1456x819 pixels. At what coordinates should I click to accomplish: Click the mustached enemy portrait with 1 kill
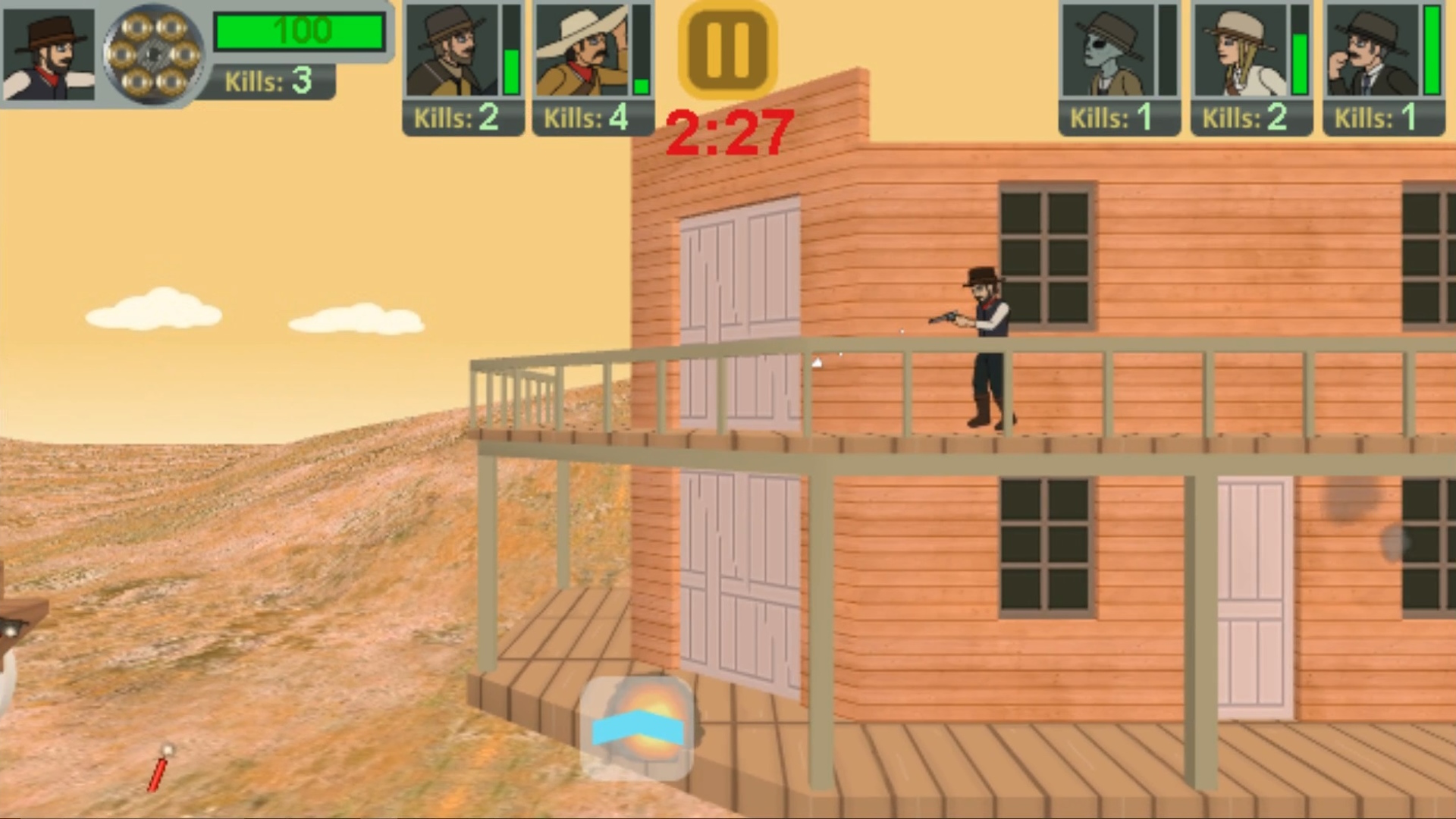coord(1373,52)
